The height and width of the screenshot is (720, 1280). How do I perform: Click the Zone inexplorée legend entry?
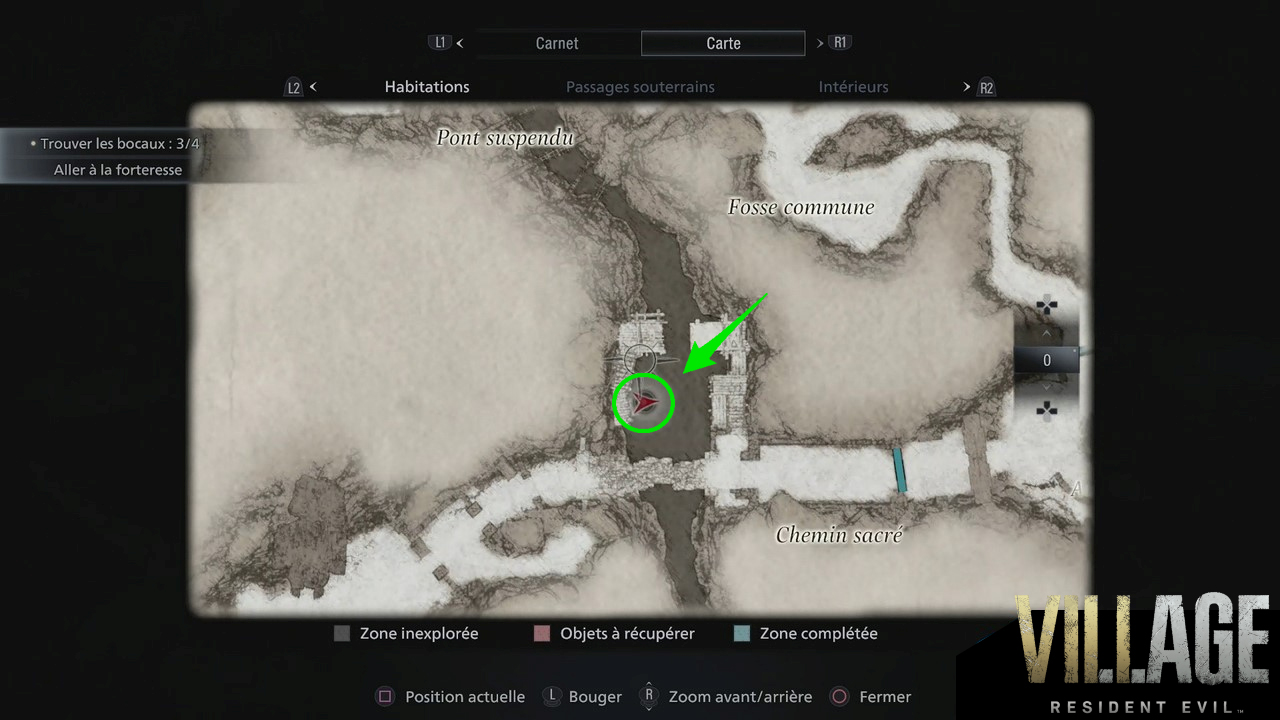pyautogui.click(x=407, y=633)
